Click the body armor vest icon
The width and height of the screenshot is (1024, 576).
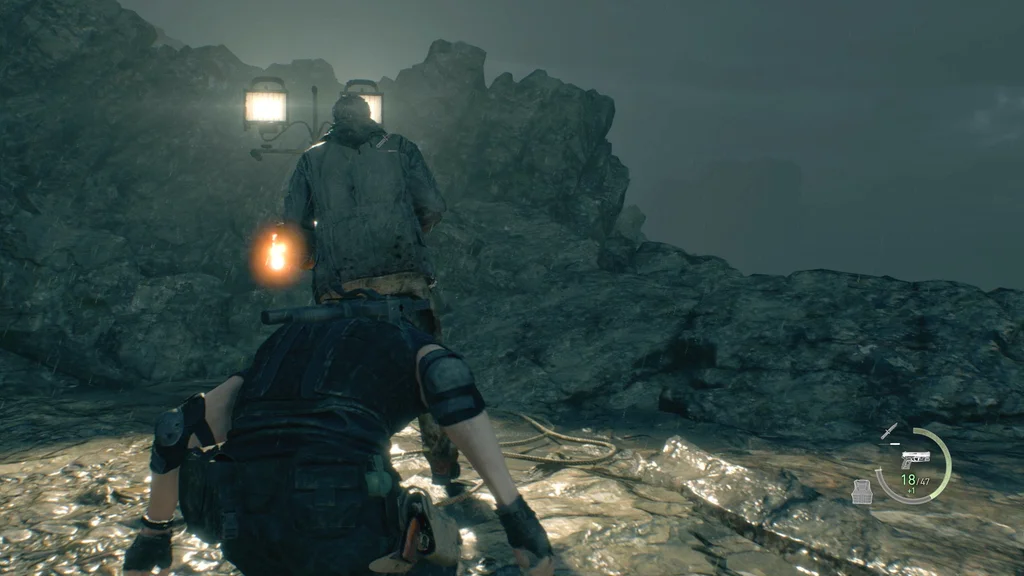coord(861,490)
